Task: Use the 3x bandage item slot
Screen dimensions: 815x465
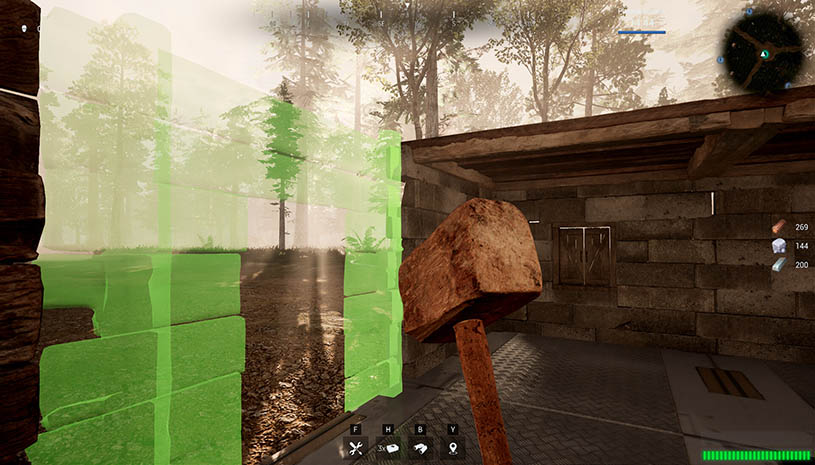Action: tap(391, 448)
